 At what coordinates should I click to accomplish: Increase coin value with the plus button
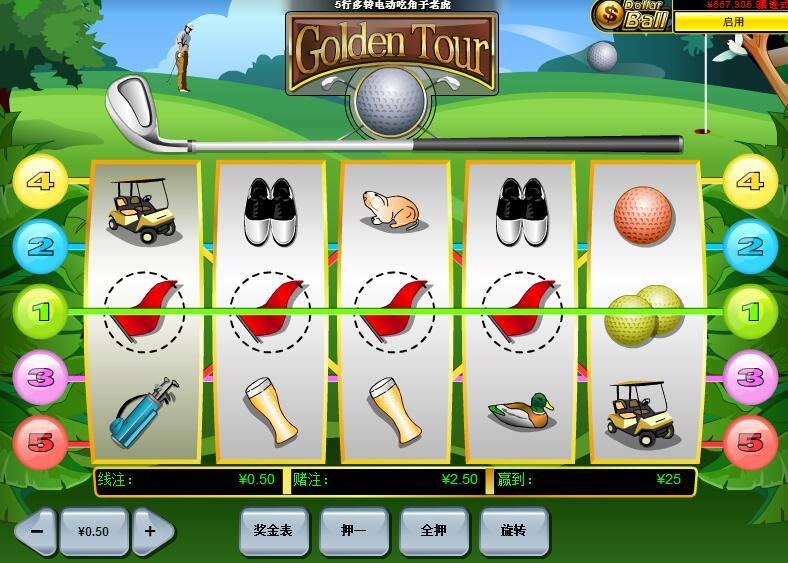(x=151, y=531)
